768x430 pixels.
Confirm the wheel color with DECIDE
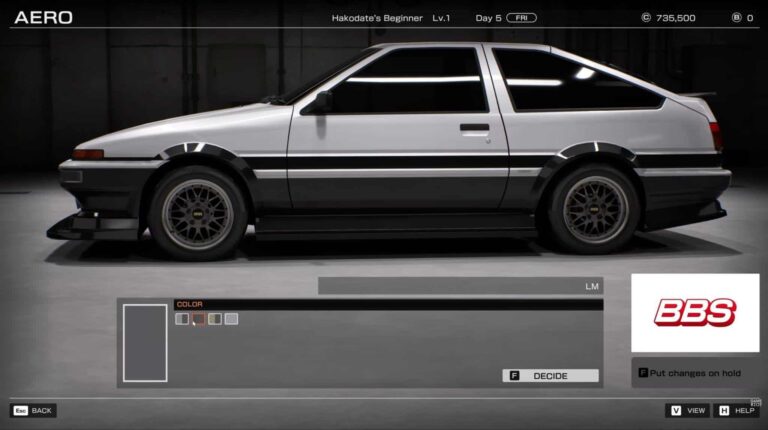coord(550,376)
